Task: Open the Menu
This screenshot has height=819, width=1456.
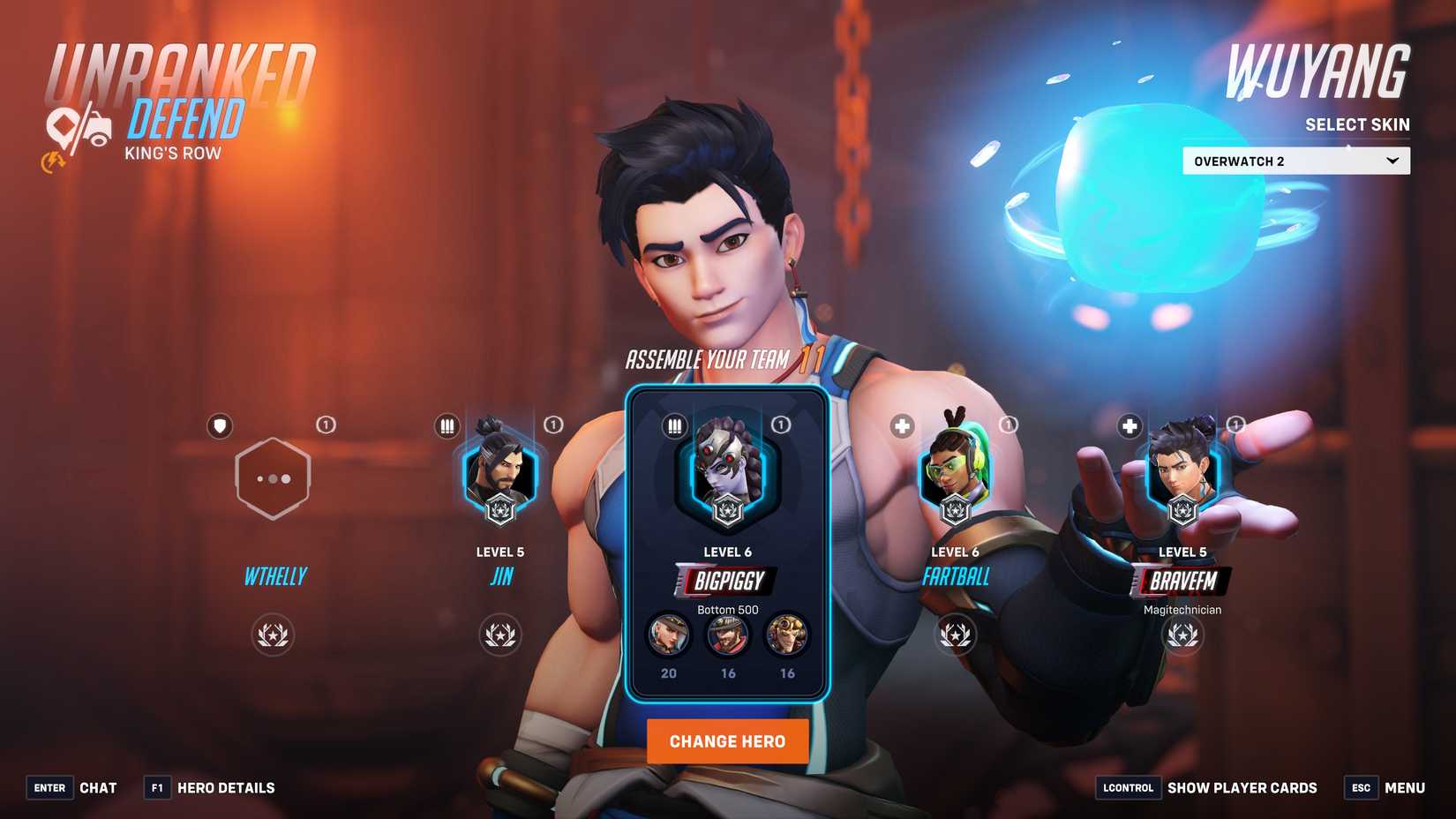Action: (x=1406, y=787)
